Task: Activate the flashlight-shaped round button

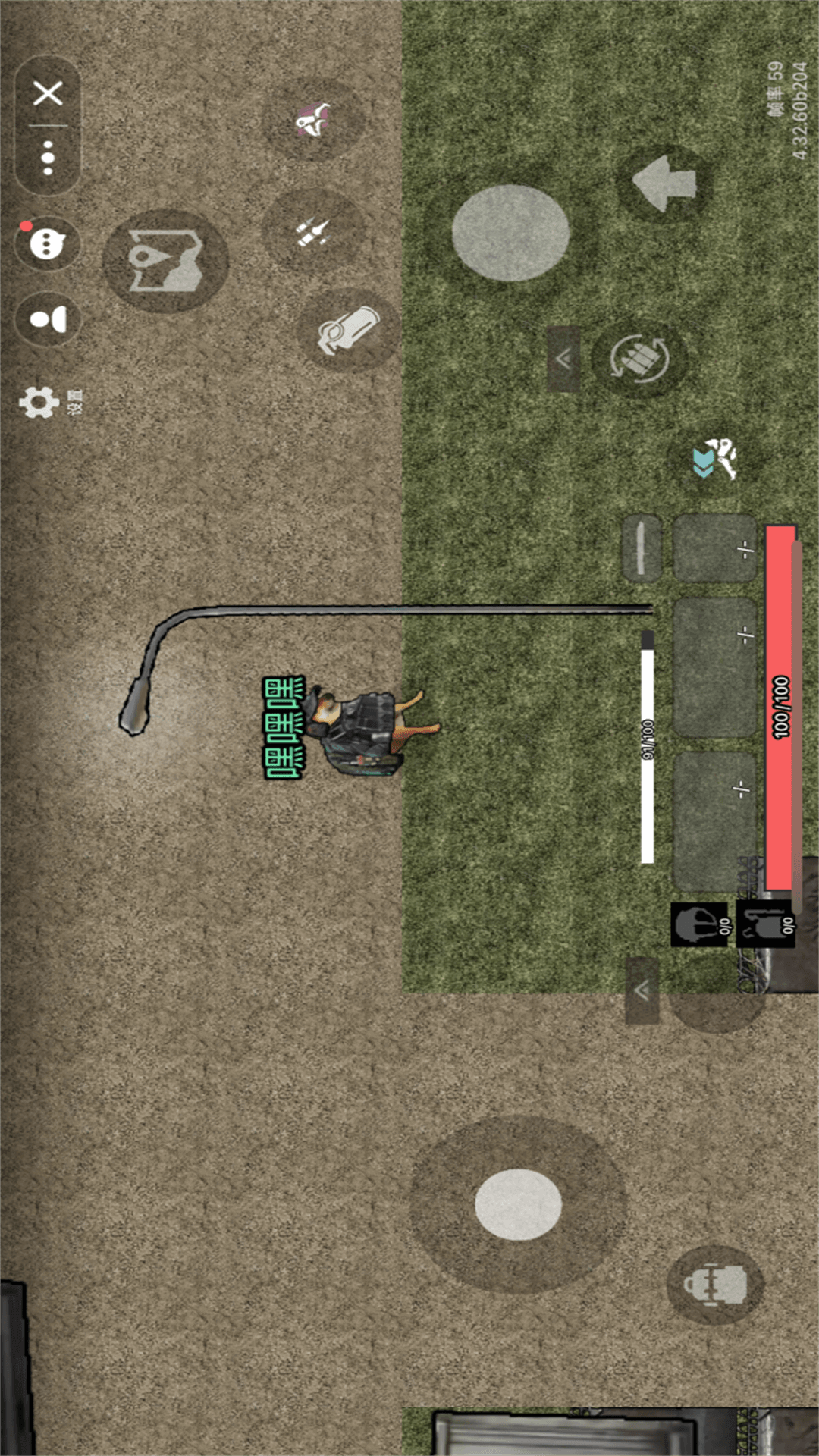Action: pyautogui.click(x=348, y=331)
